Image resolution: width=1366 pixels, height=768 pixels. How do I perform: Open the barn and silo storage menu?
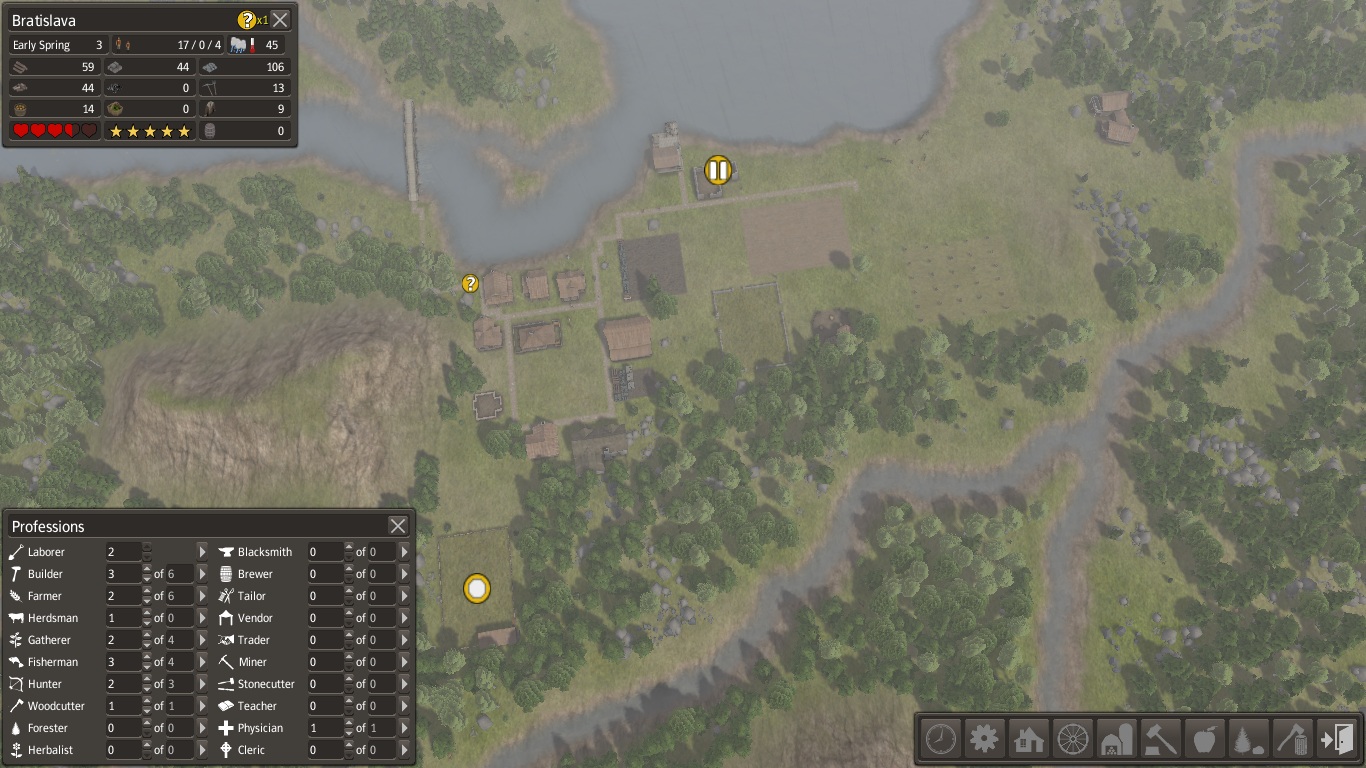1117,740
